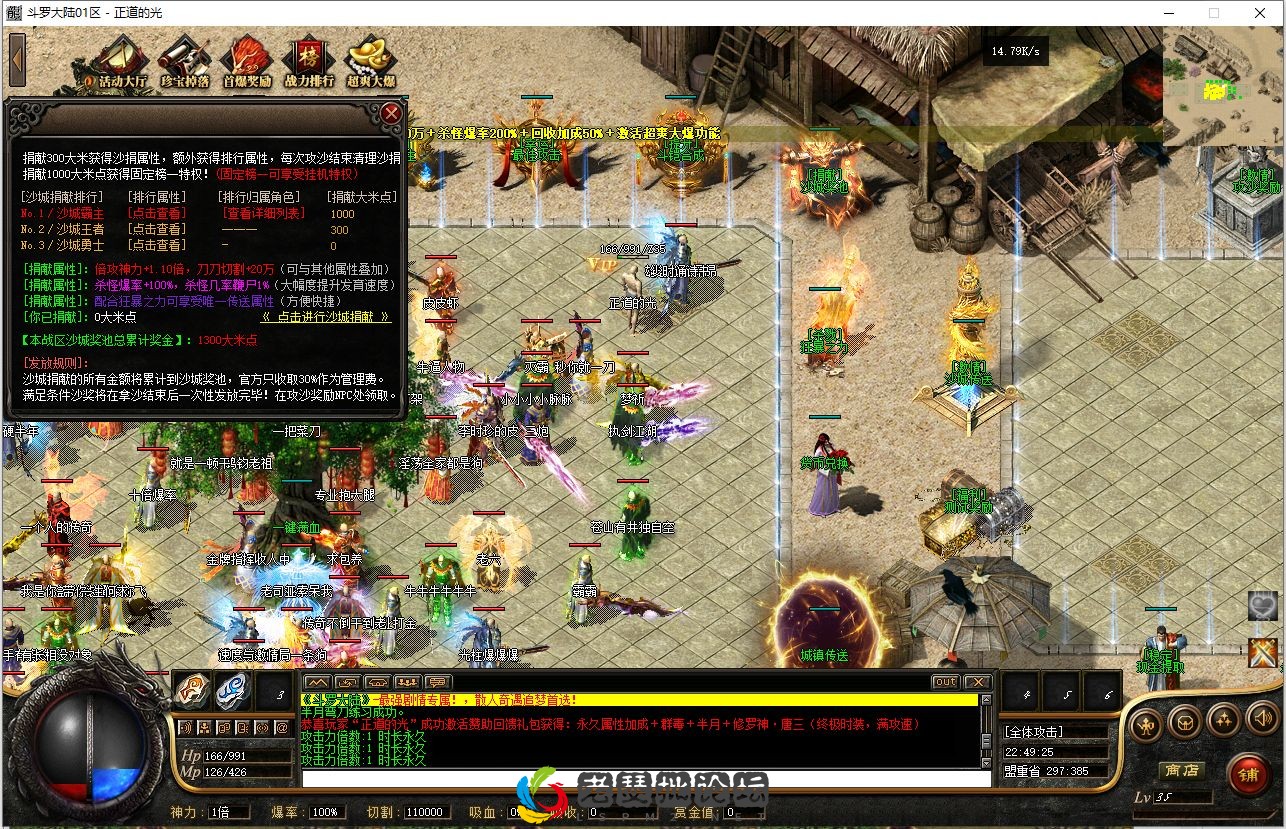Select the blue chat channel icon tab
The height and width of the screenshot is (829, 1286).
(x=233, y=690)
